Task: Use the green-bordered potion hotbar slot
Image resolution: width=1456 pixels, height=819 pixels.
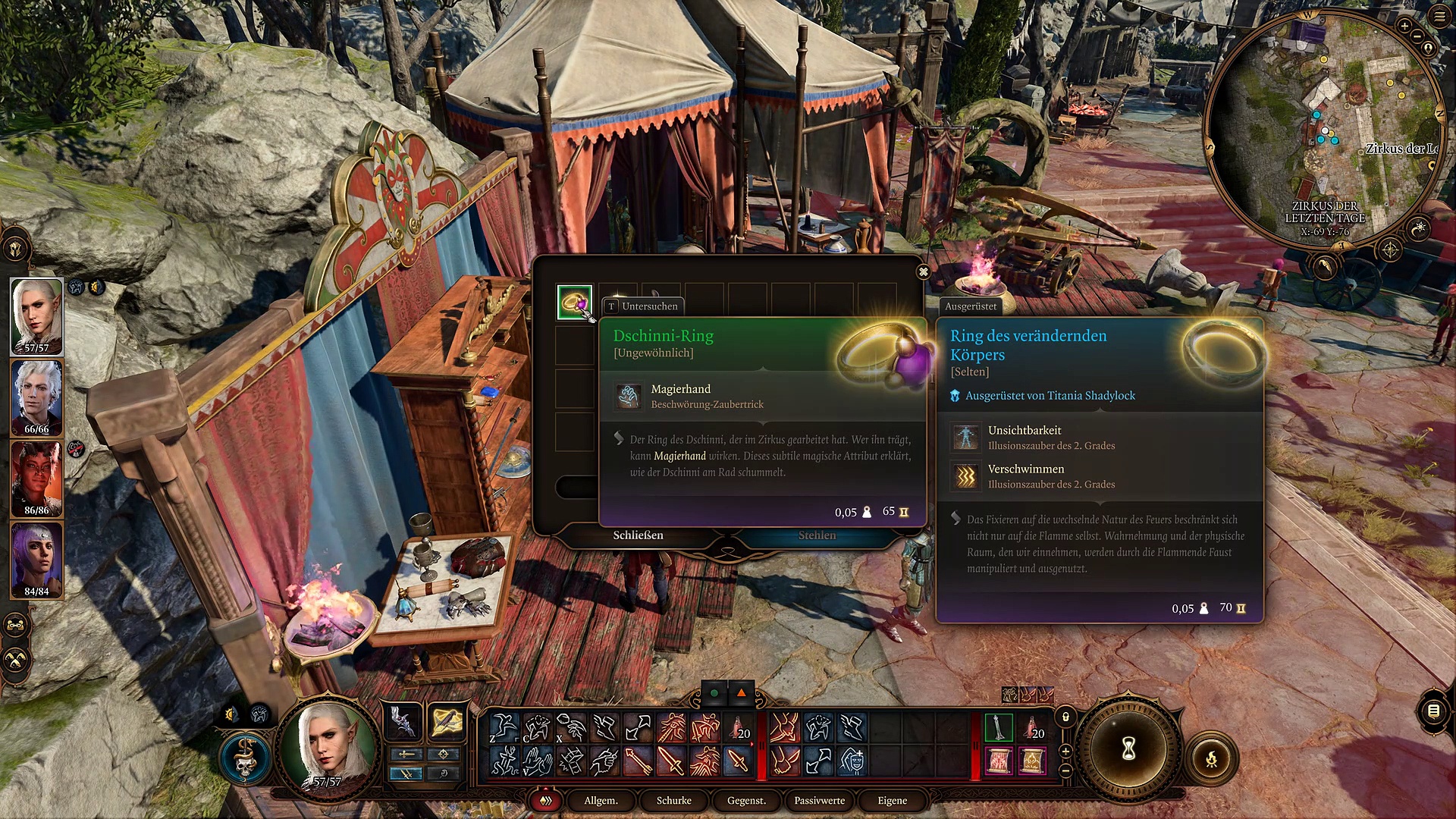Action: click(999, 727)
